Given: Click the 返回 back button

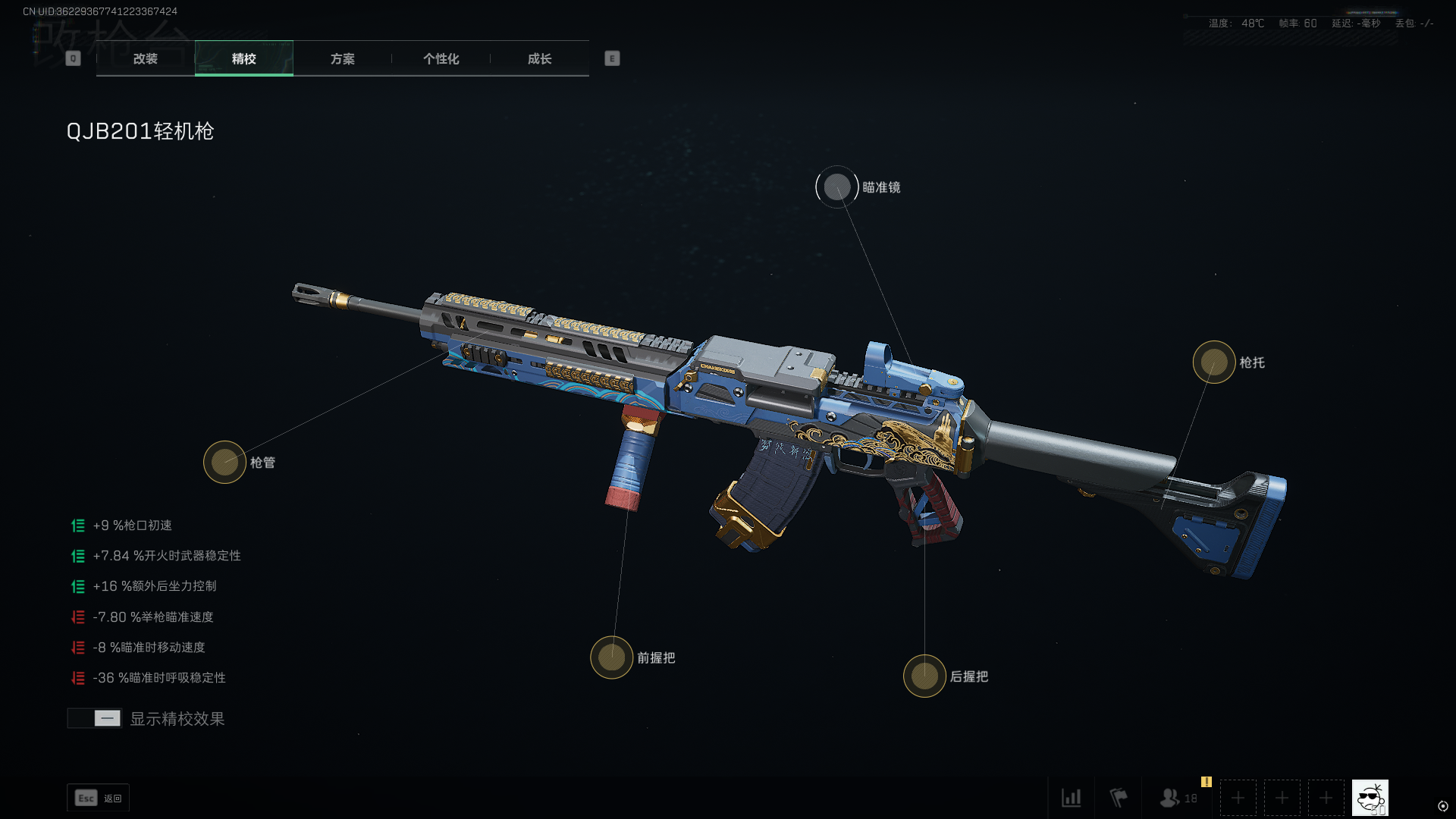Looking at the screenshot, I should [x=99, y=798].
